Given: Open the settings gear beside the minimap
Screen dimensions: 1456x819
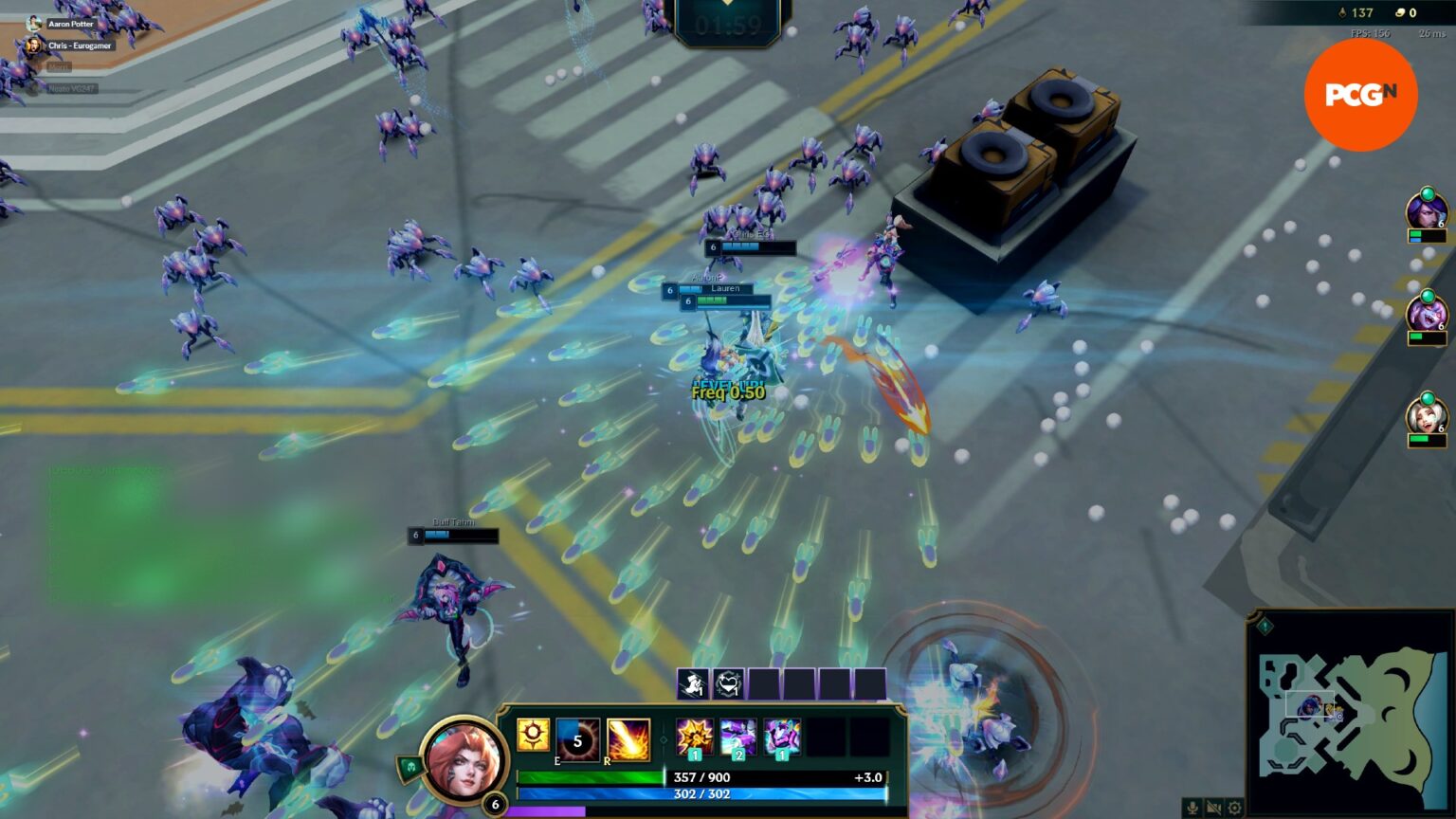Looking at the screenshot, I should pyautogui.click(x=1234, y=806).
